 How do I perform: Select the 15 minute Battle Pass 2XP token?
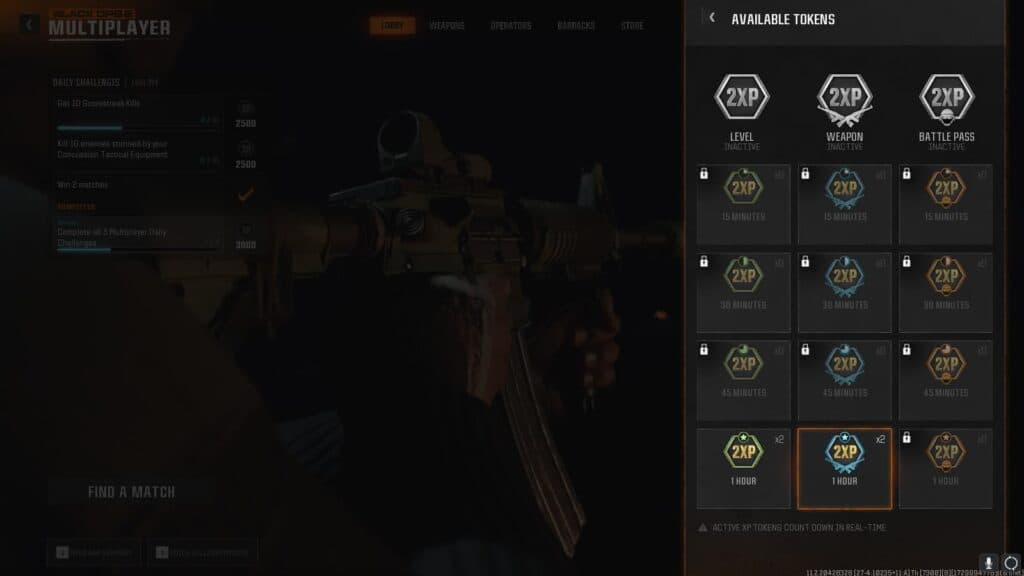(945, 204)
